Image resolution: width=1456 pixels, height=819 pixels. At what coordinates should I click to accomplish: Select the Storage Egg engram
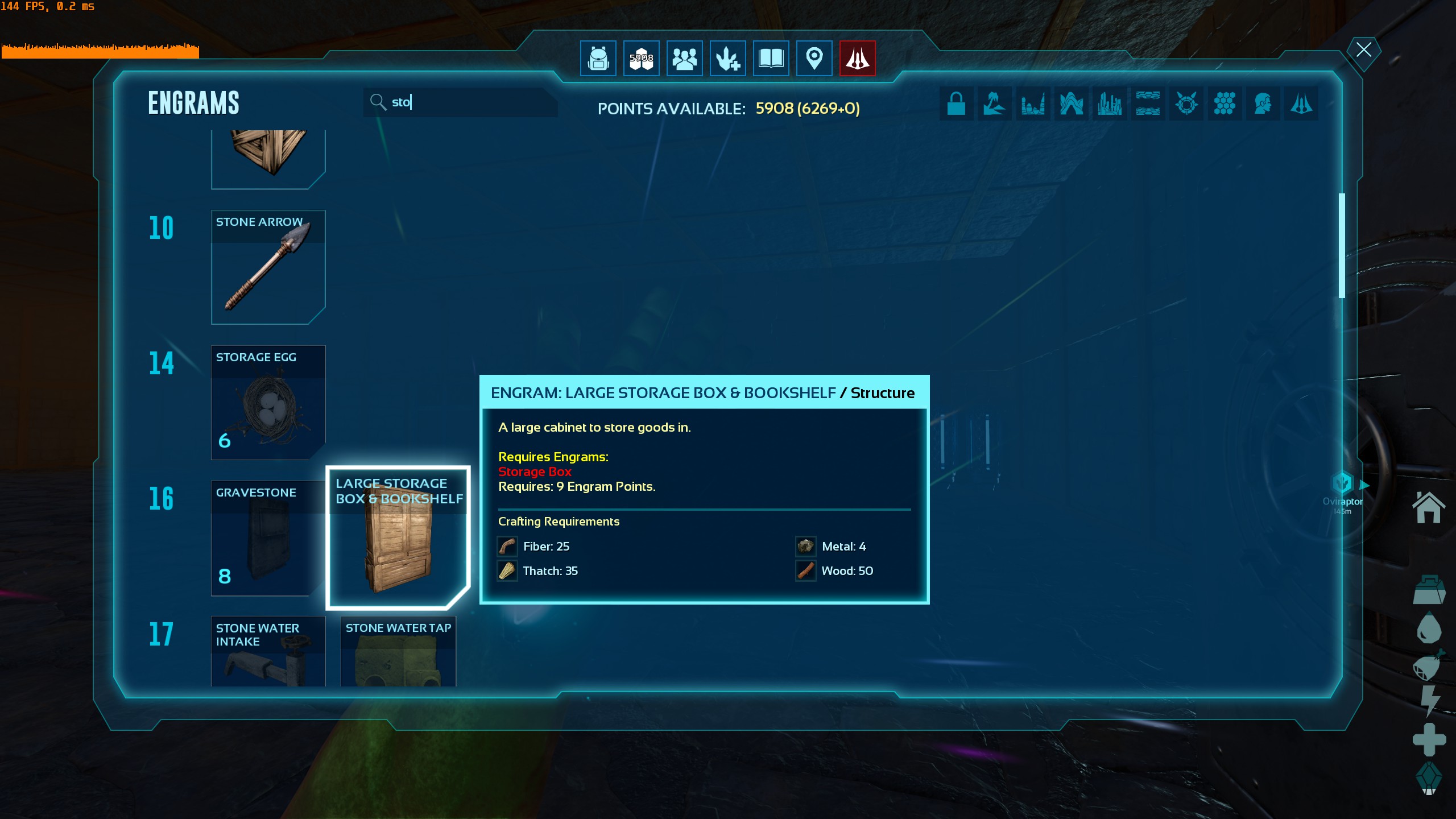(x=268, y=403)
